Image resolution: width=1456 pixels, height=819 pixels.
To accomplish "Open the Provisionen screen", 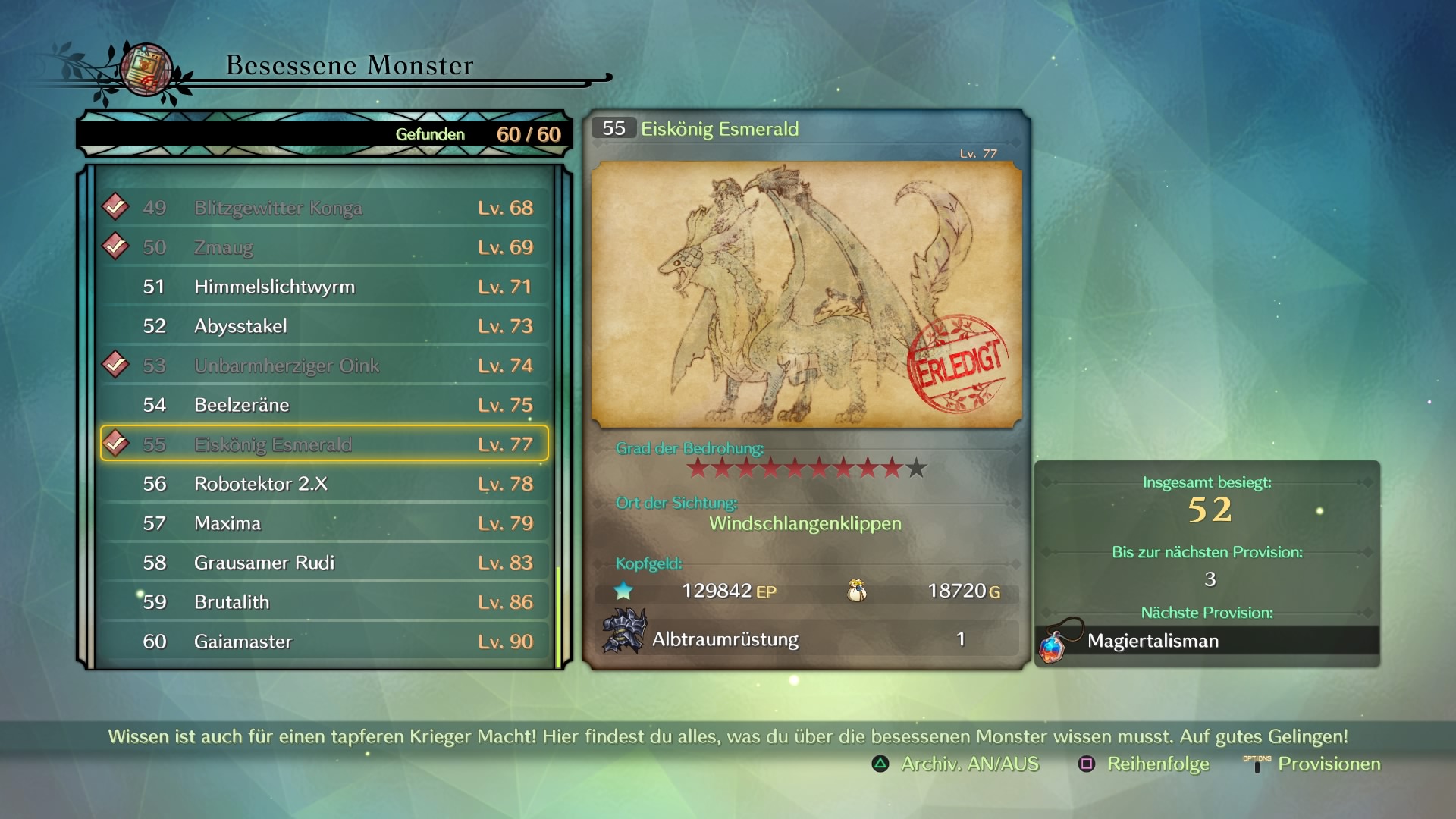I will click(1313, 764).
